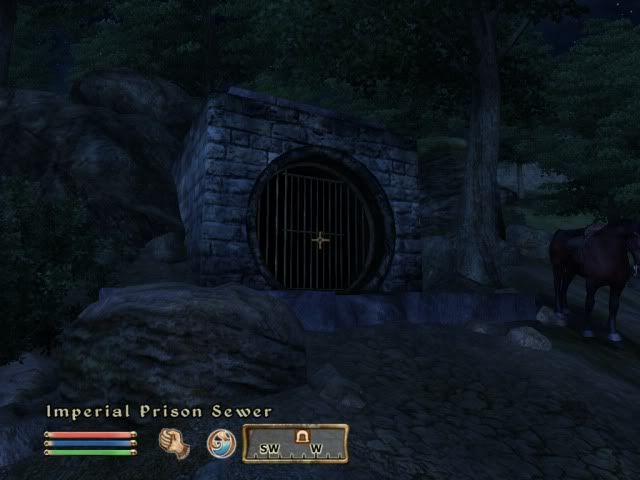640x480 pixels.
Task: Select the doorway marker on the compass
Action: point(298,435)
